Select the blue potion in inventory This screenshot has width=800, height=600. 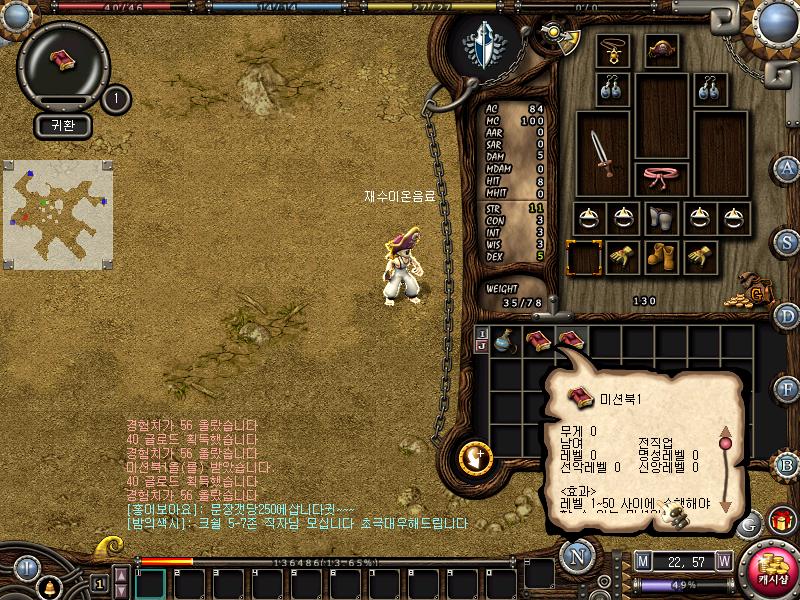(x=506, y=341)
